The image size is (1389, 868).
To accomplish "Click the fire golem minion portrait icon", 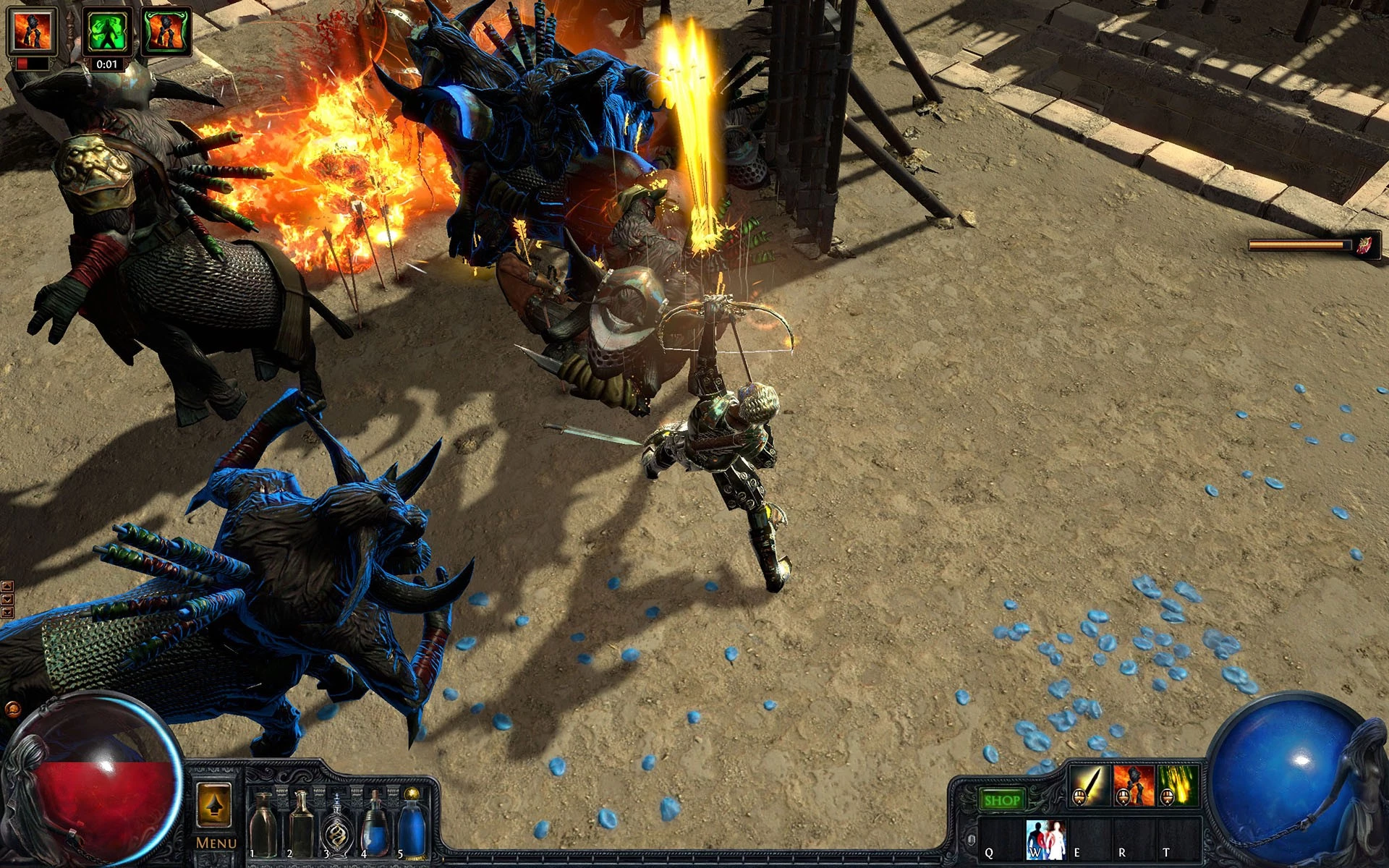I will pyautogui.click(x=32, y=33).
